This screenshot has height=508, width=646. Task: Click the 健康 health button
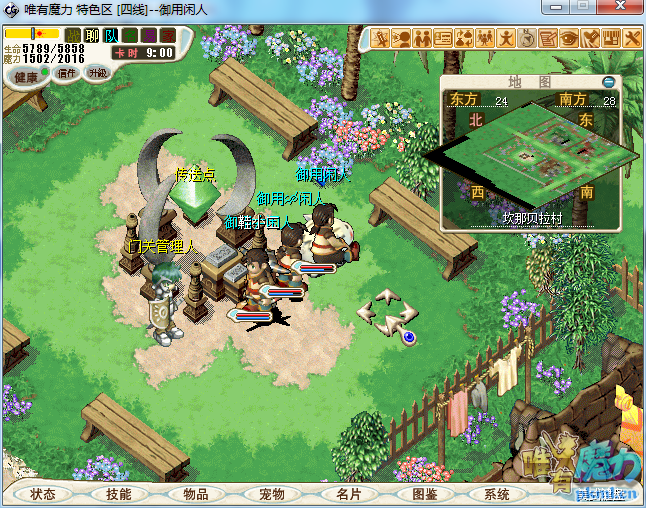point(26,77)
